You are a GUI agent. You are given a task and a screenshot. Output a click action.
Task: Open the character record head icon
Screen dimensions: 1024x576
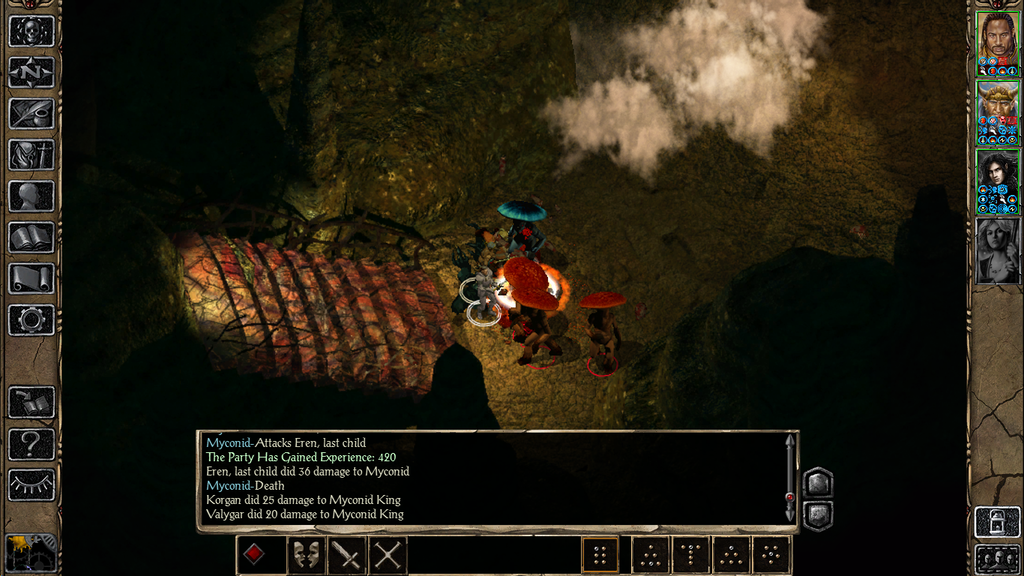point(31,196)
